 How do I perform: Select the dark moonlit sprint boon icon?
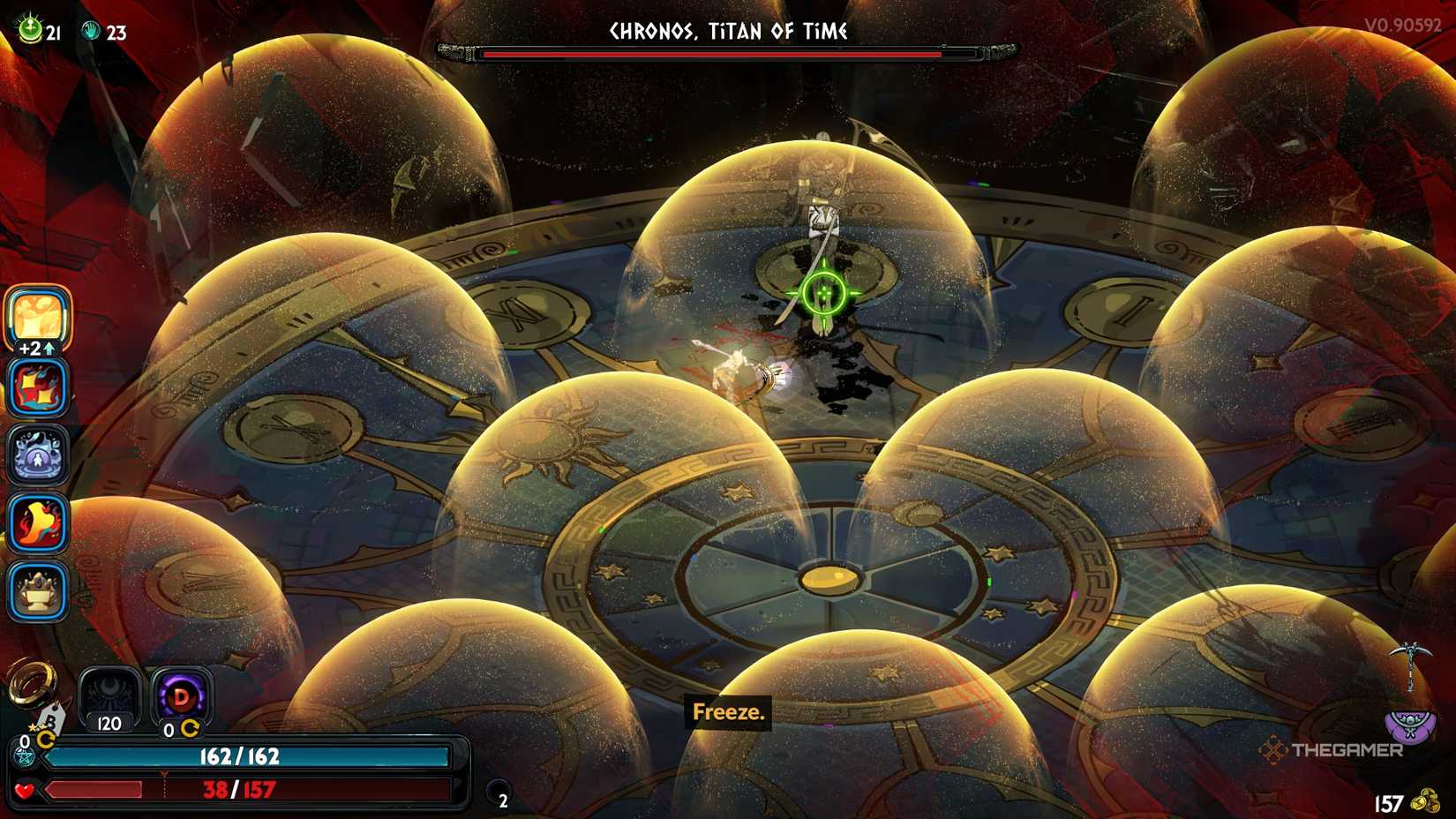(37, 456)
